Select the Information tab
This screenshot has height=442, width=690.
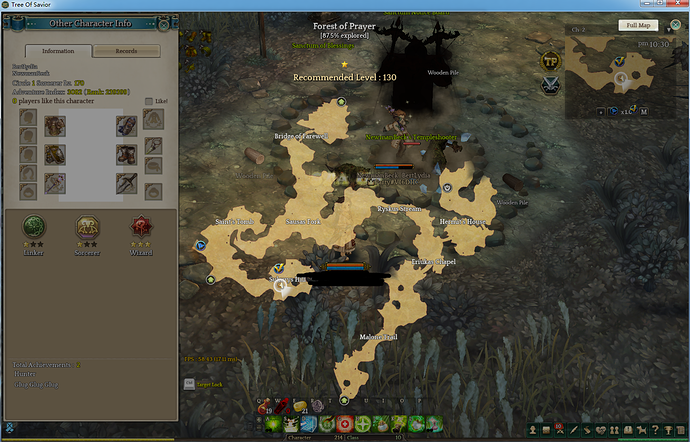(59, 51)
